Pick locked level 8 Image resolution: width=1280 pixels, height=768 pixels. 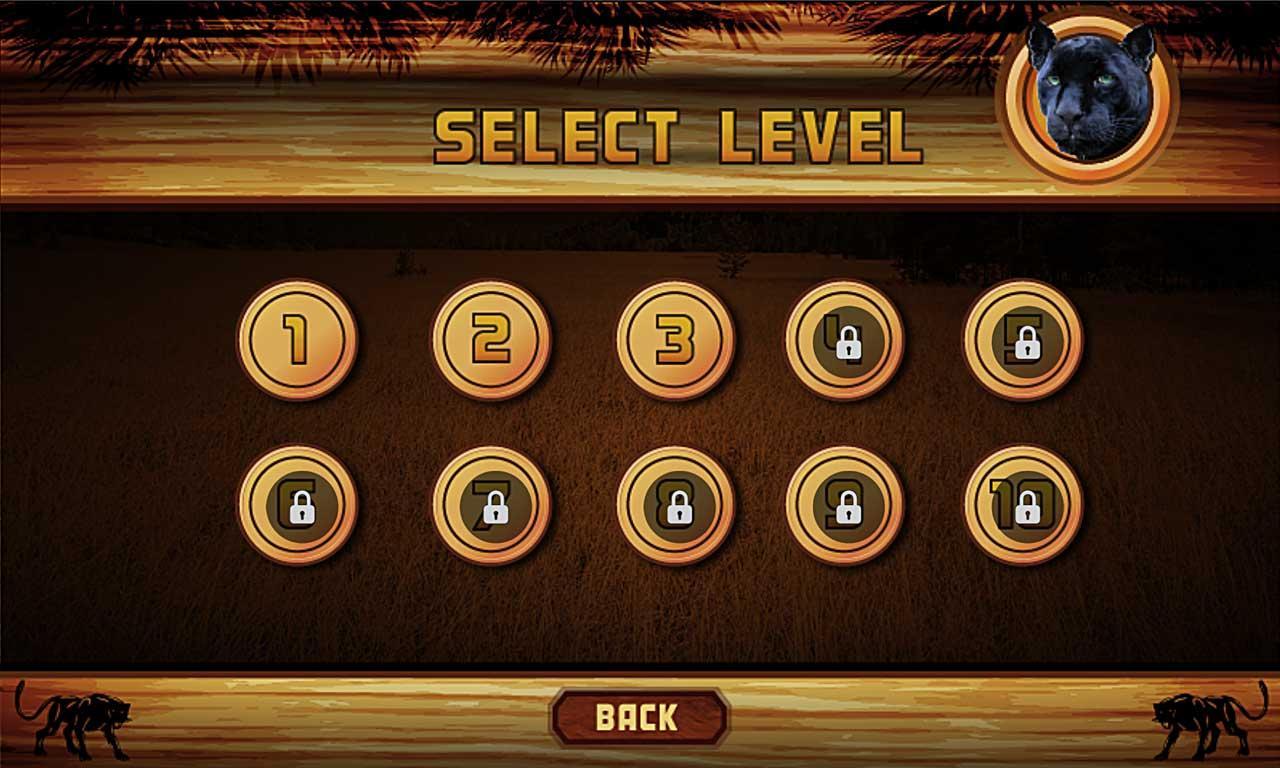(675, 505)
